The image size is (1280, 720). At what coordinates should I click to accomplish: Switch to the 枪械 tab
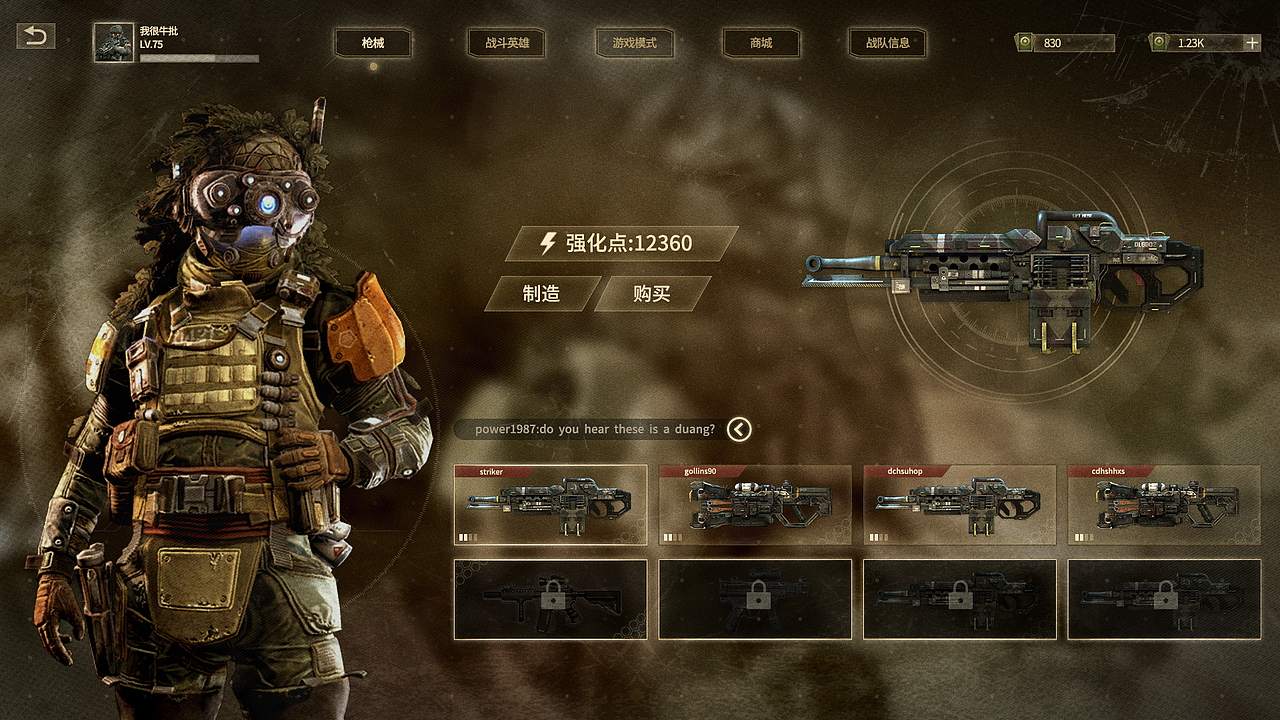(x=373, y=43)
